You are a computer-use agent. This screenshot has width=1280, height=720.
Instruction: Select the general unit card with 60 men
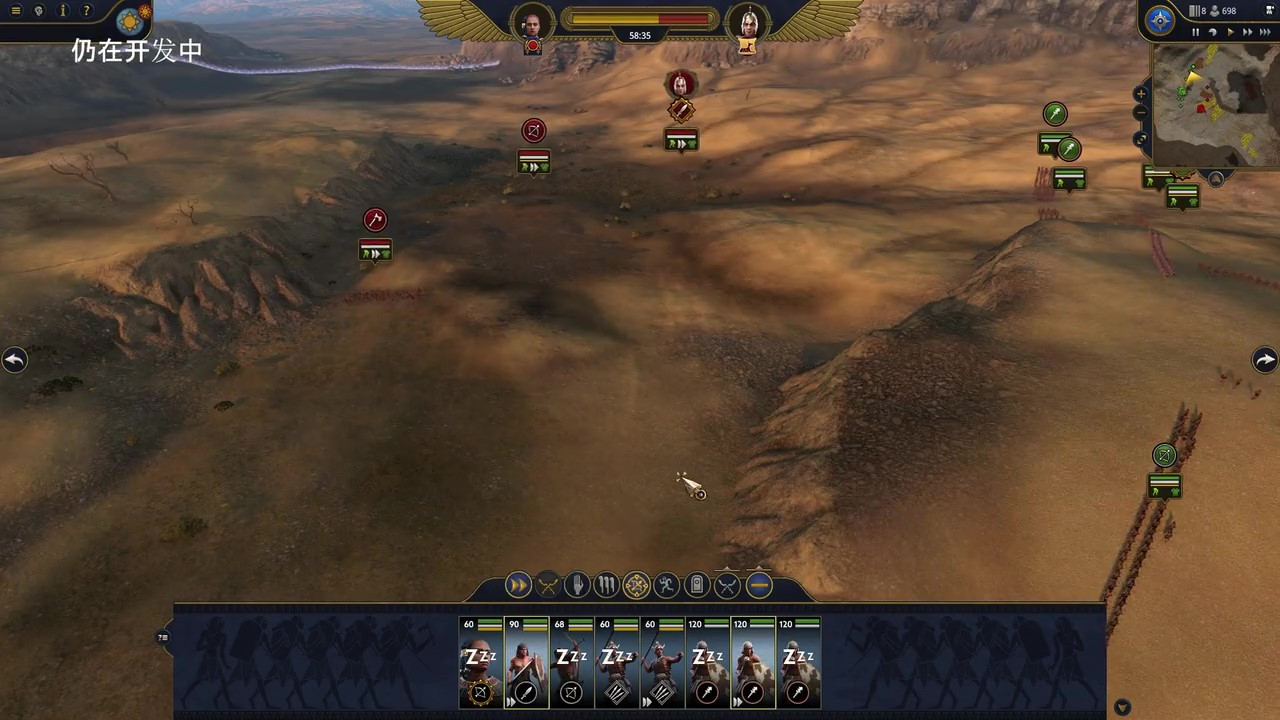481,664
